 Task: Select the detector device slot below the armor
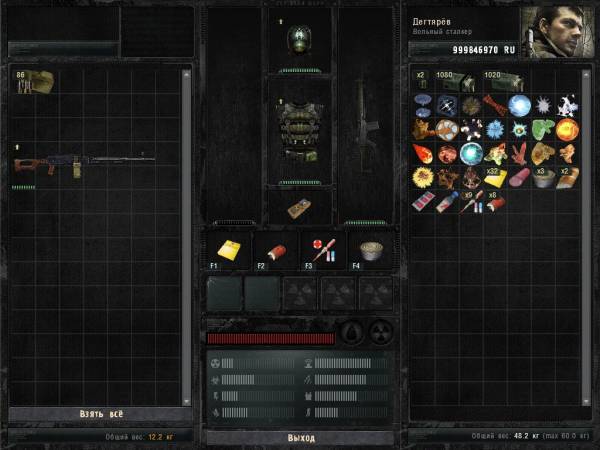click(300, 208)
